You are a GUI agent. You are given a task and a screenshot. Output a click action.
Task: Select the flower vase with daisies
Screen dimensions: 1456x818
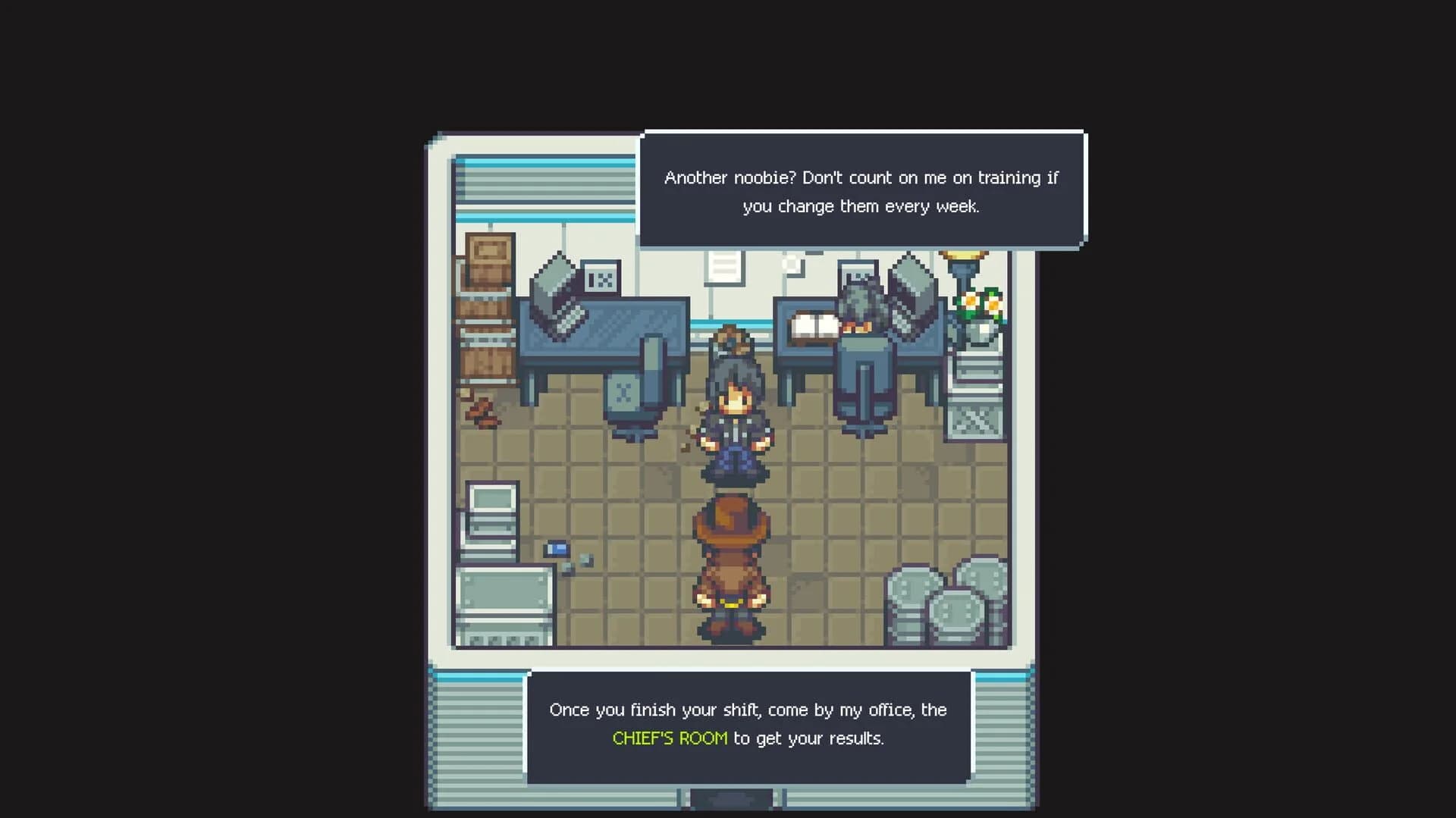[x=978, y=307]
